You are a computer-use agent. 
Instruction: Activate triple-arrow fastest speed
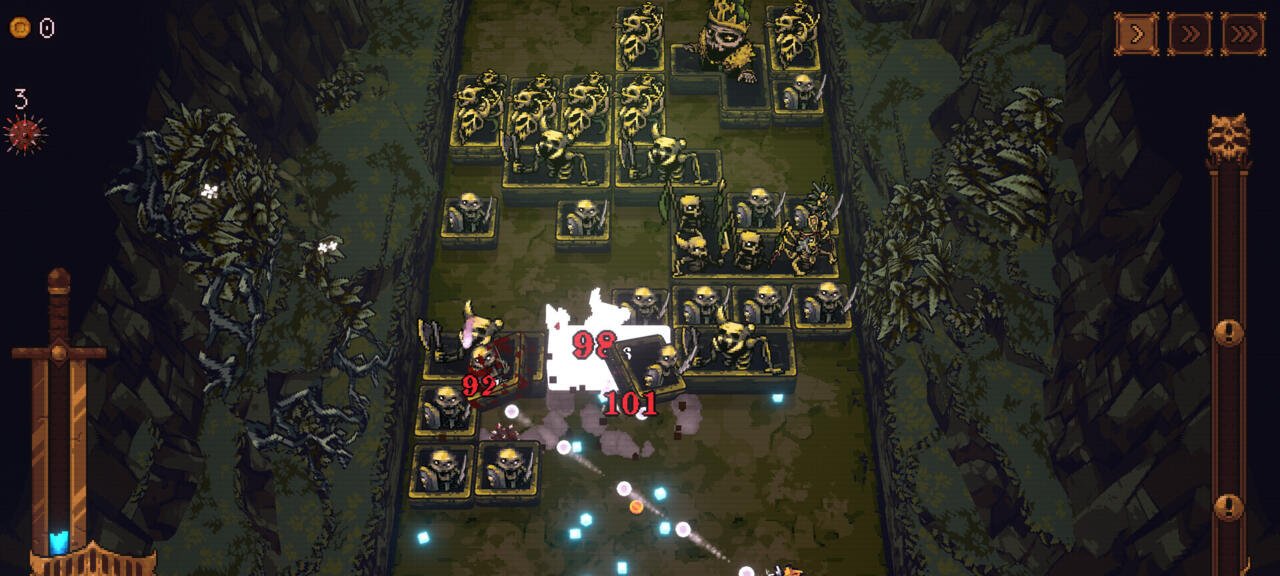click(x=1243, y=34)
